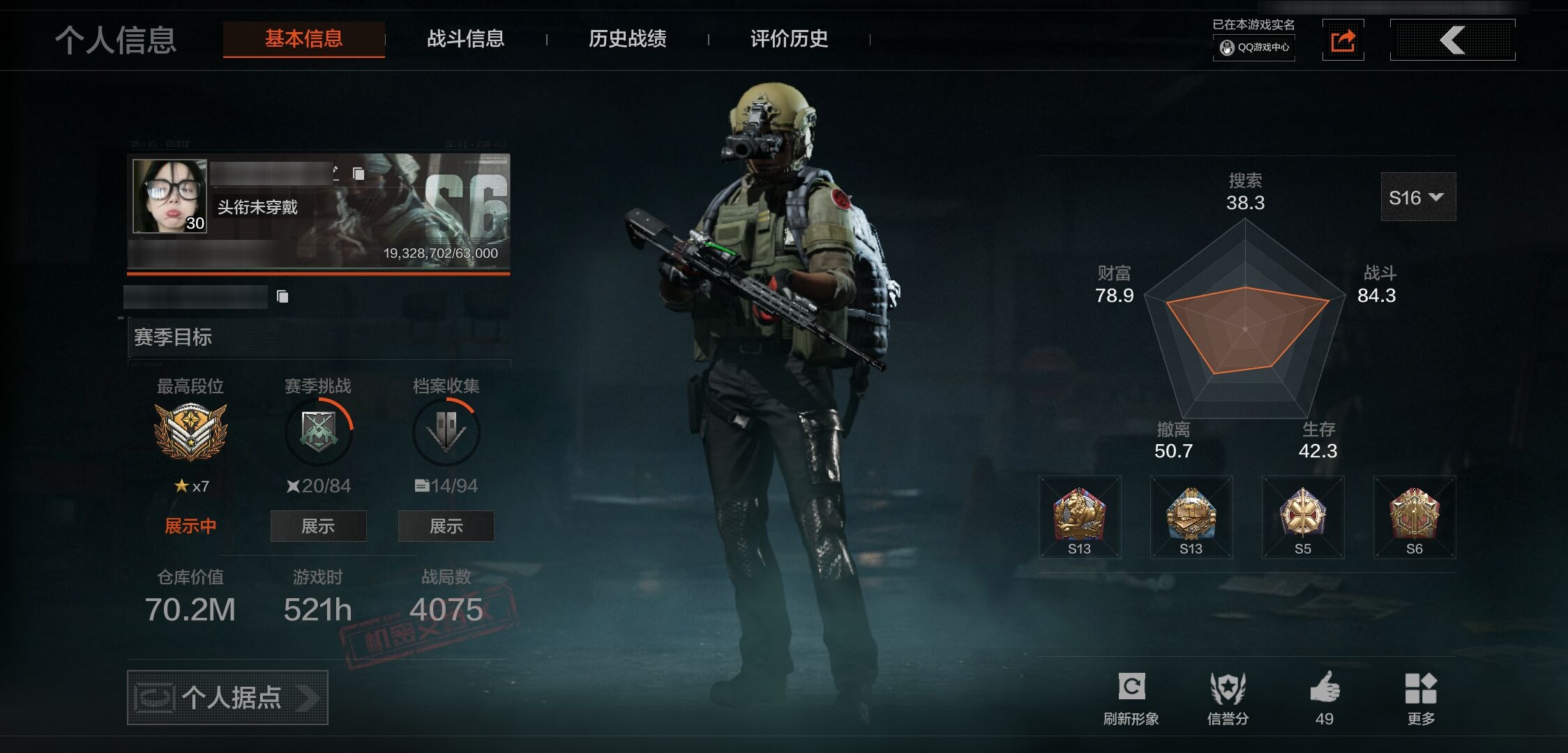1568x753 pixels.
Task: Open the QQ游戏中心 button
Action: click(1254, 47)
